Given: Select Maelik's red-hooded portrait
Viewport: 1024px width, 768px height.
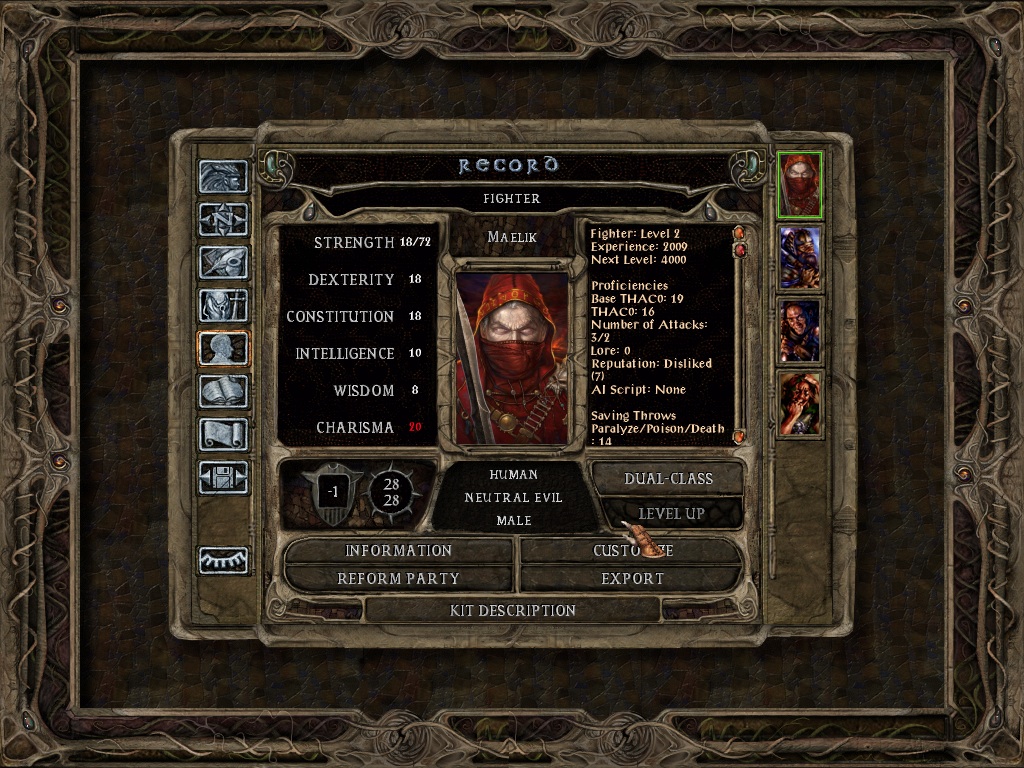Looking at the screenshot, I should pyautogui.click(x=800, y=184).
